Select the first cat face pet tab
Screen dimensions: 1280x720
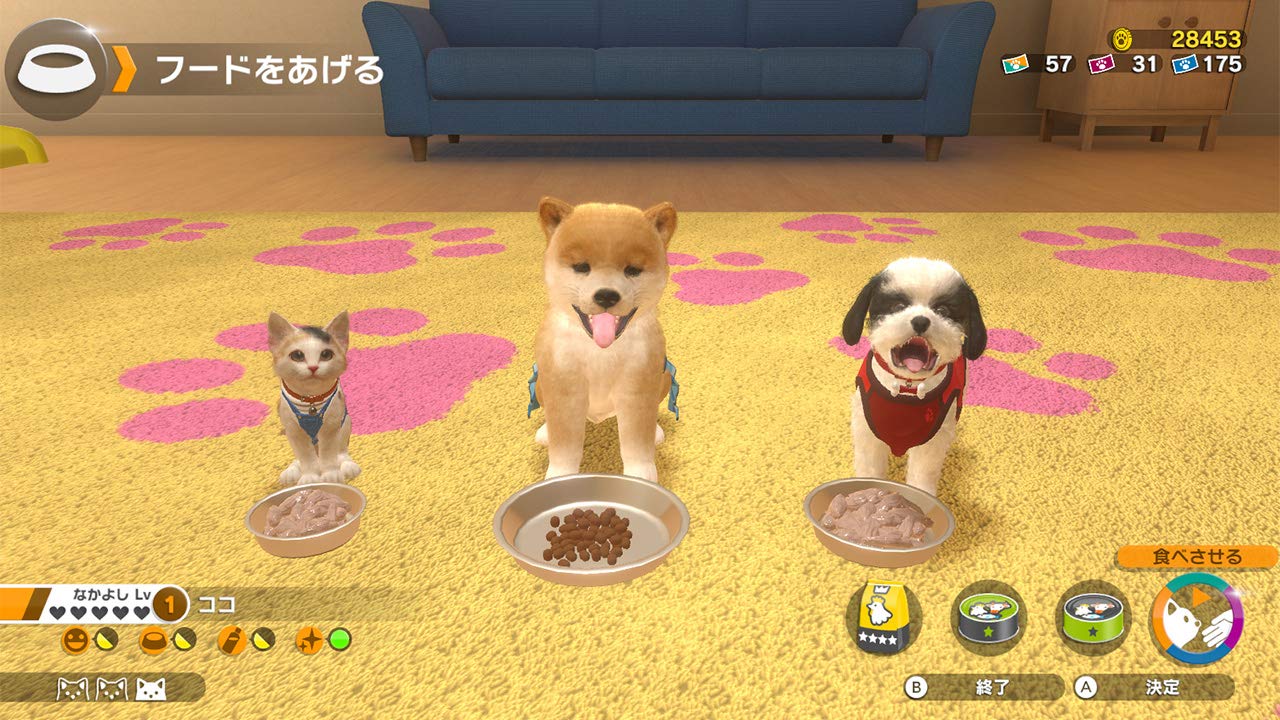coord(70,690)
